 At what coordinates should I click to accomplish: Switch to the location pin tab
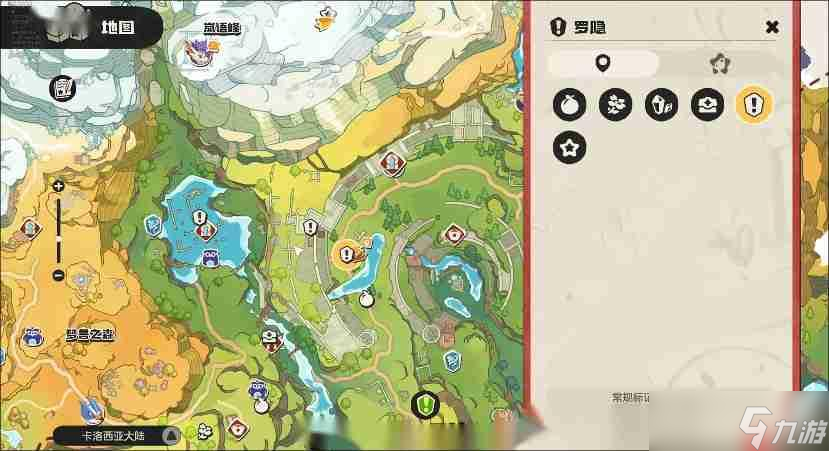pos(602,64)
